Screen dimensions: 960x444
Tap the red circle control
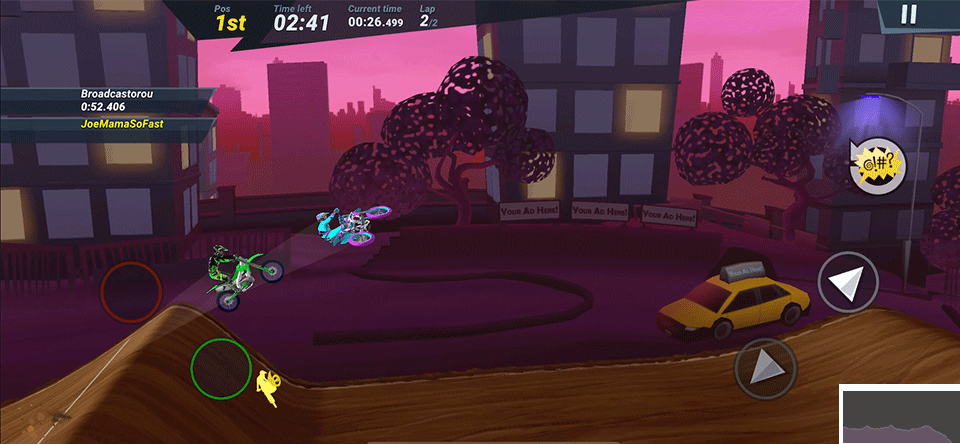pyautogui.click(x=131, y=292)
